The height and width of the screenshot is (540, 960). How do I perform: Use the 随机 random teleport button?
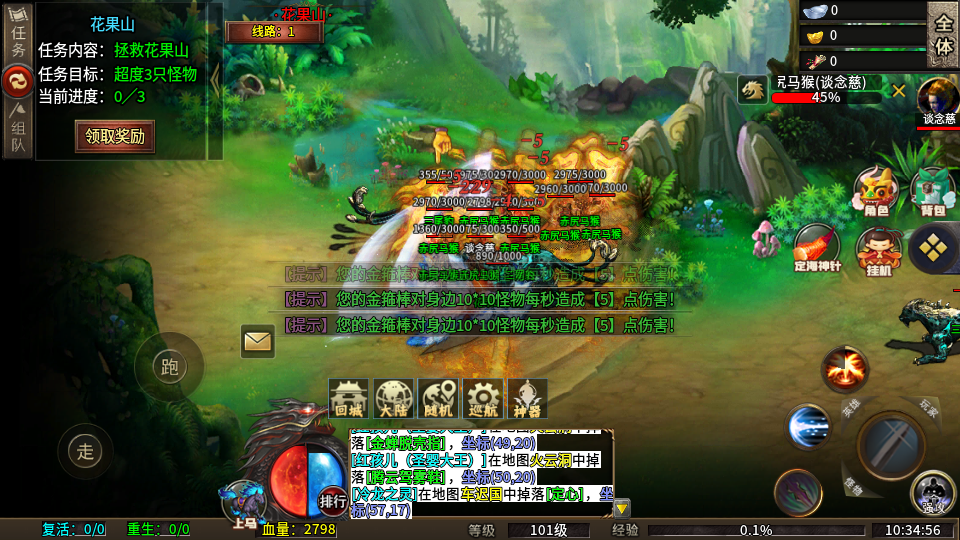tap(438, 399)
